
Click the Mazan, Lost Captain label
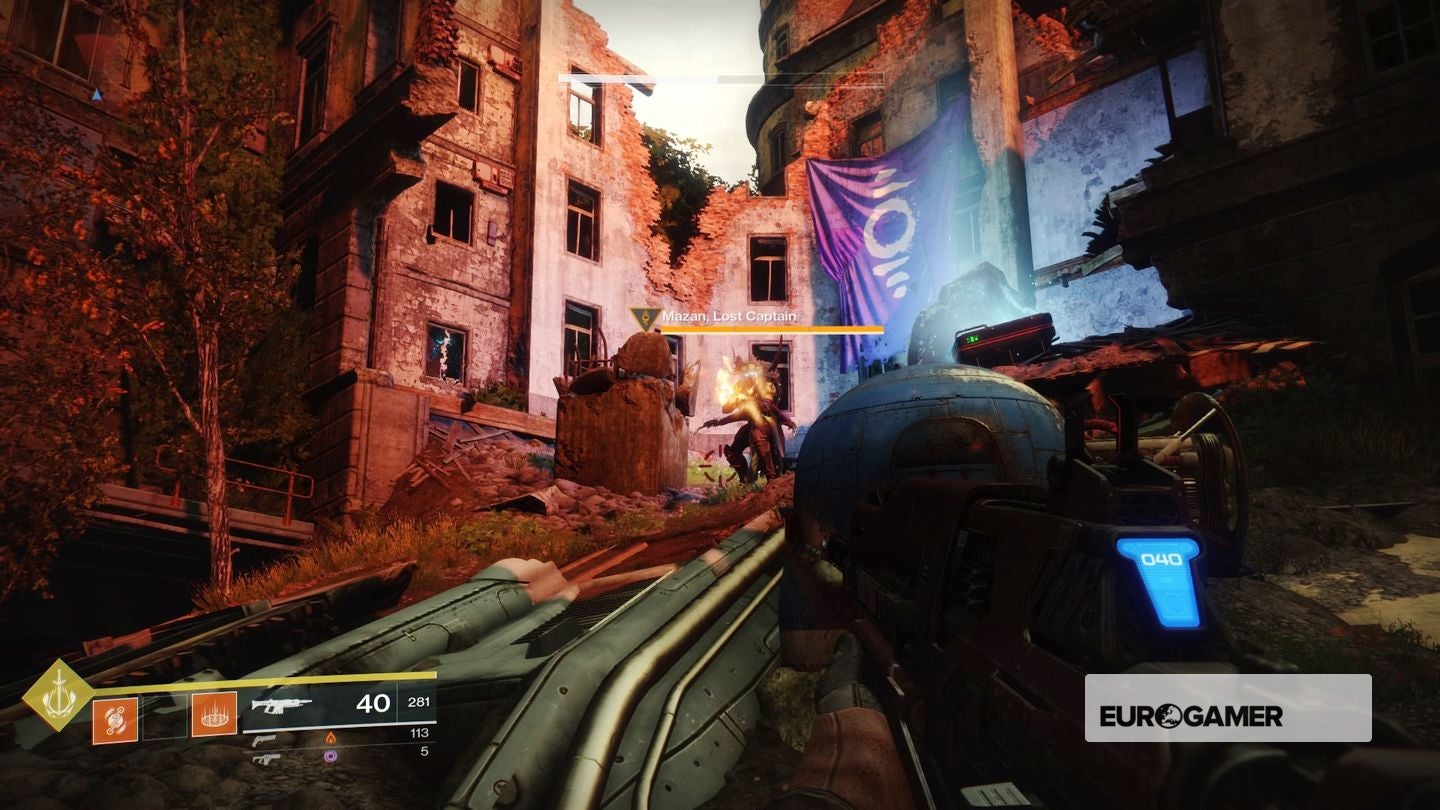pyautogui.click(x=729, y=317)
